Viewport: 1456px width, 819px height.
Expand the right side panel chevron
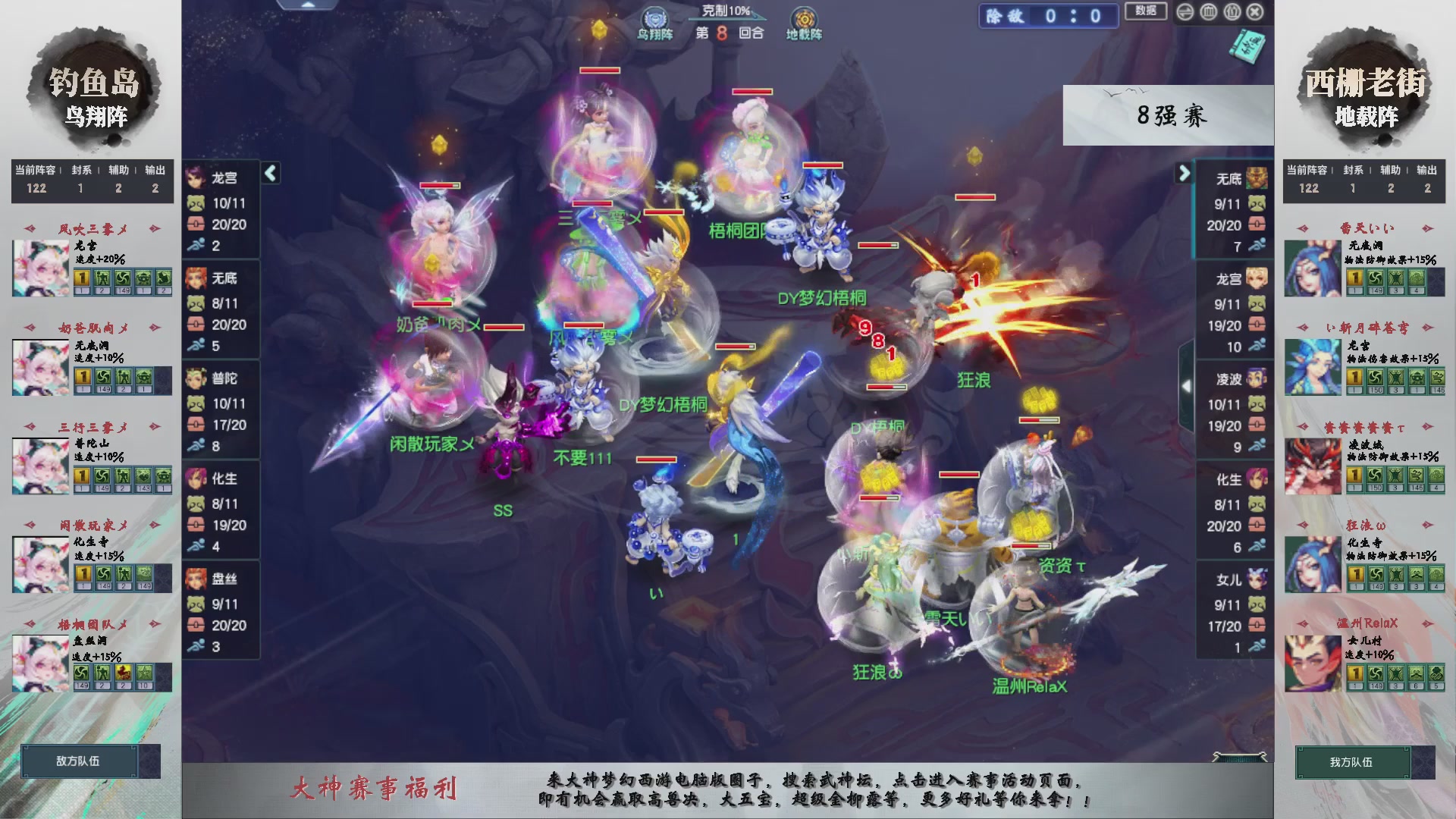[x=1188, y=385]
